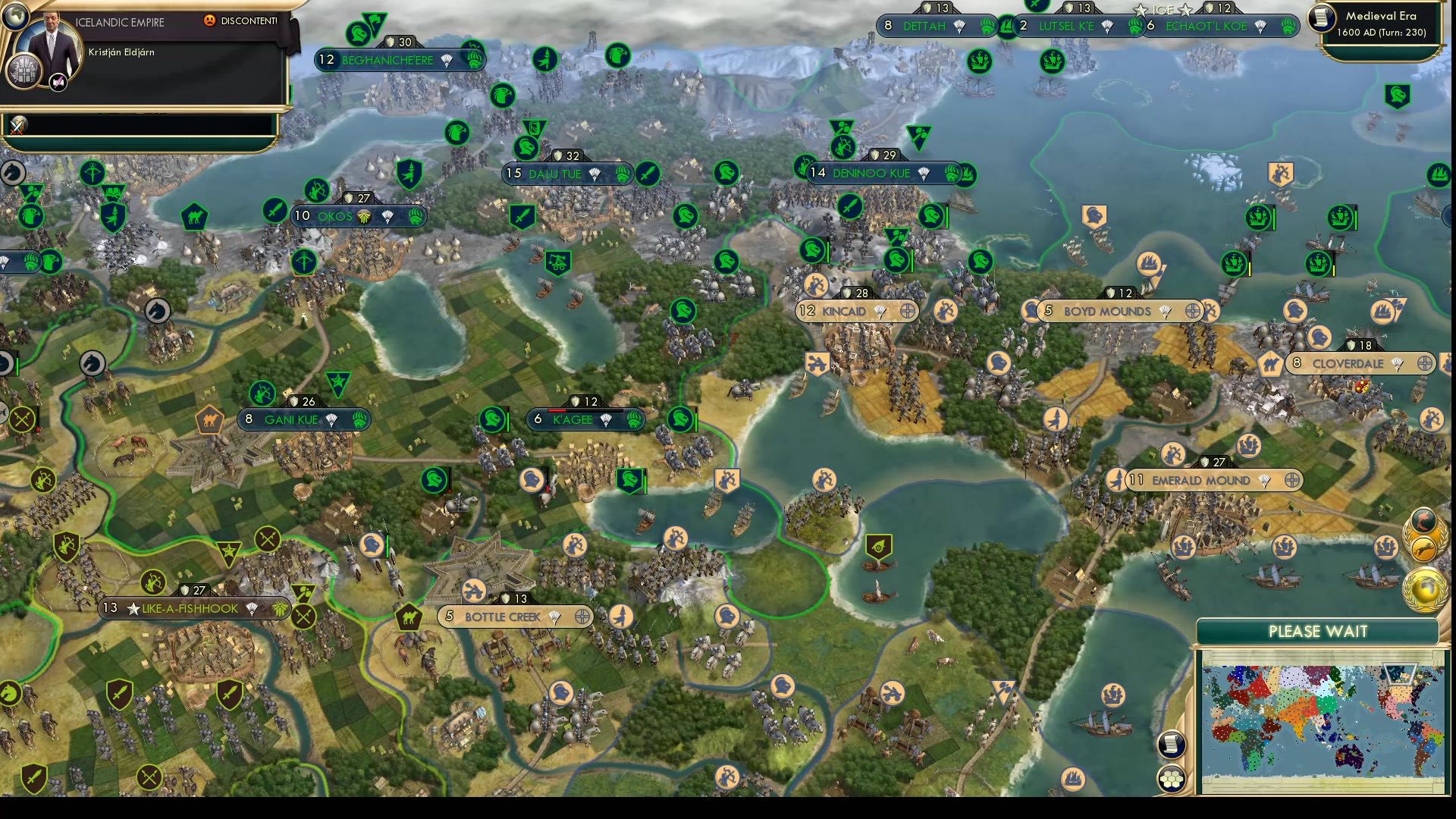Select the green archer unit icon near Gani Kue
This screenshot has width=1456, height=819.
point(262,394)
